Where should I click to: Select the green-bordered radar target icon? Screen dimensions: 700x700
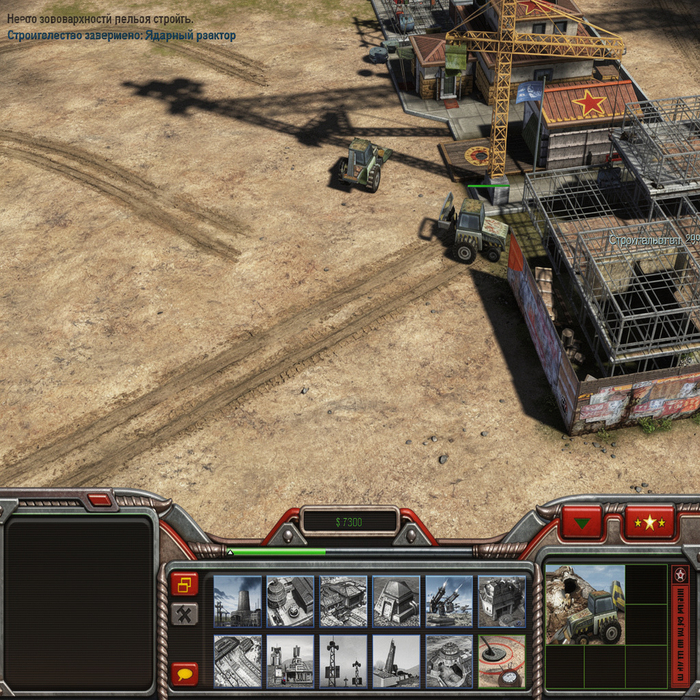pos(502,661)
